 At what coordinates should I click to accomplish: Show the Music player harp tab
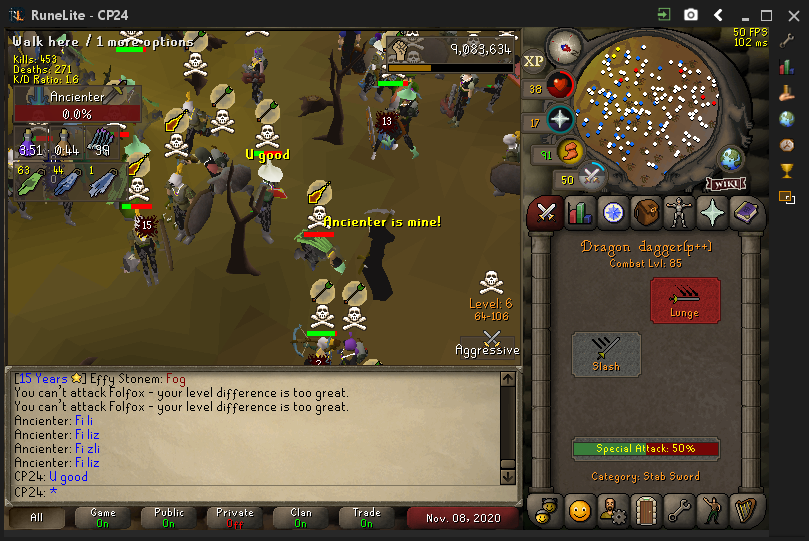click(744, 511)
